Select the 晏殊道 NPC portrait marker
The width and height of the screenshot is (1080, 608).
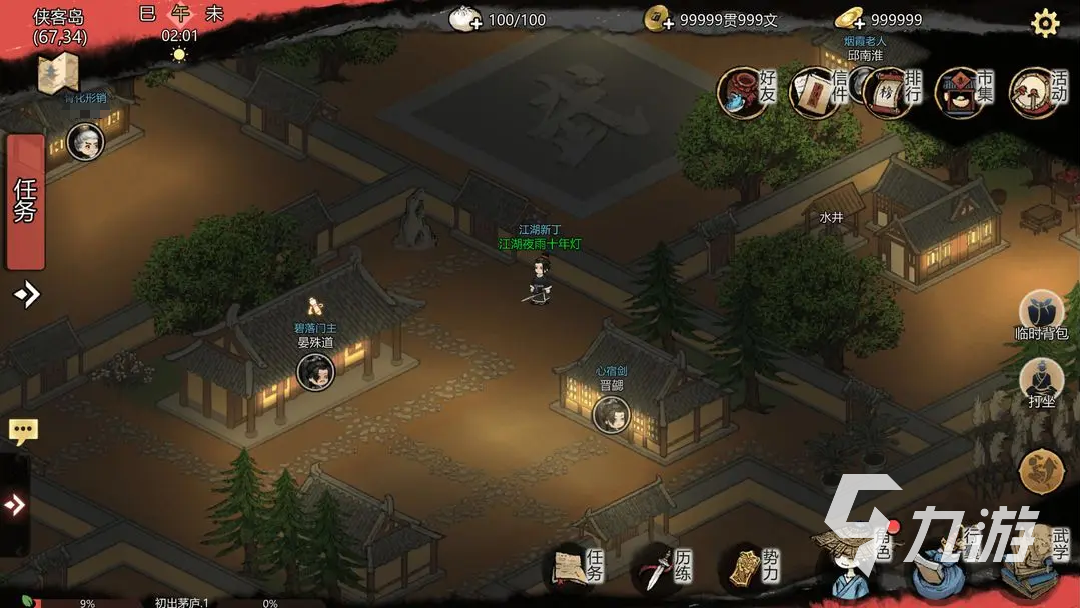pyautogui.click(x=315, y=372)
